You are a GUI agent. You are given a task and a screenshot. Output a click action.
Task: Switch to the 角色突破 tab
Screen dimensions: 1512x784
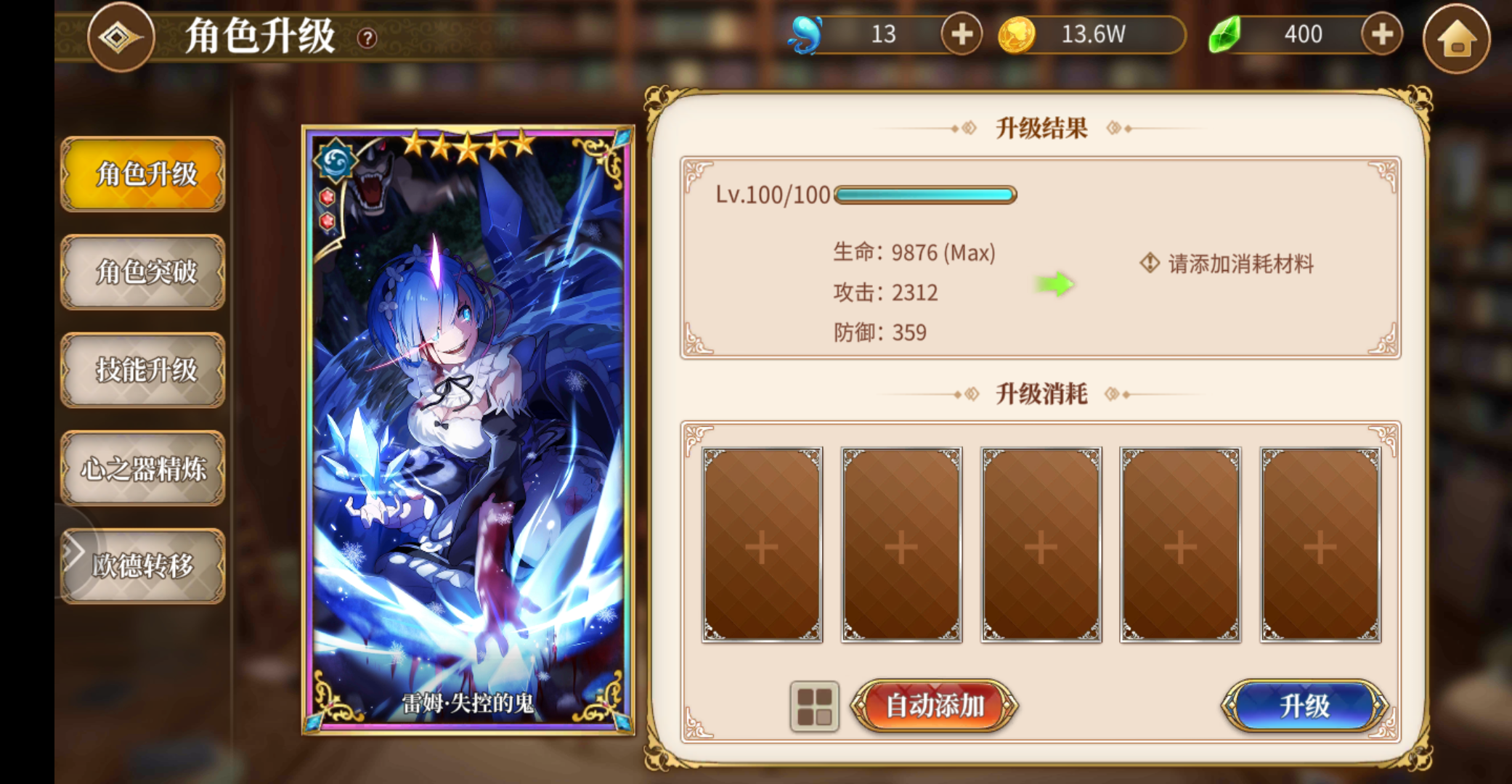pos(143,274)
